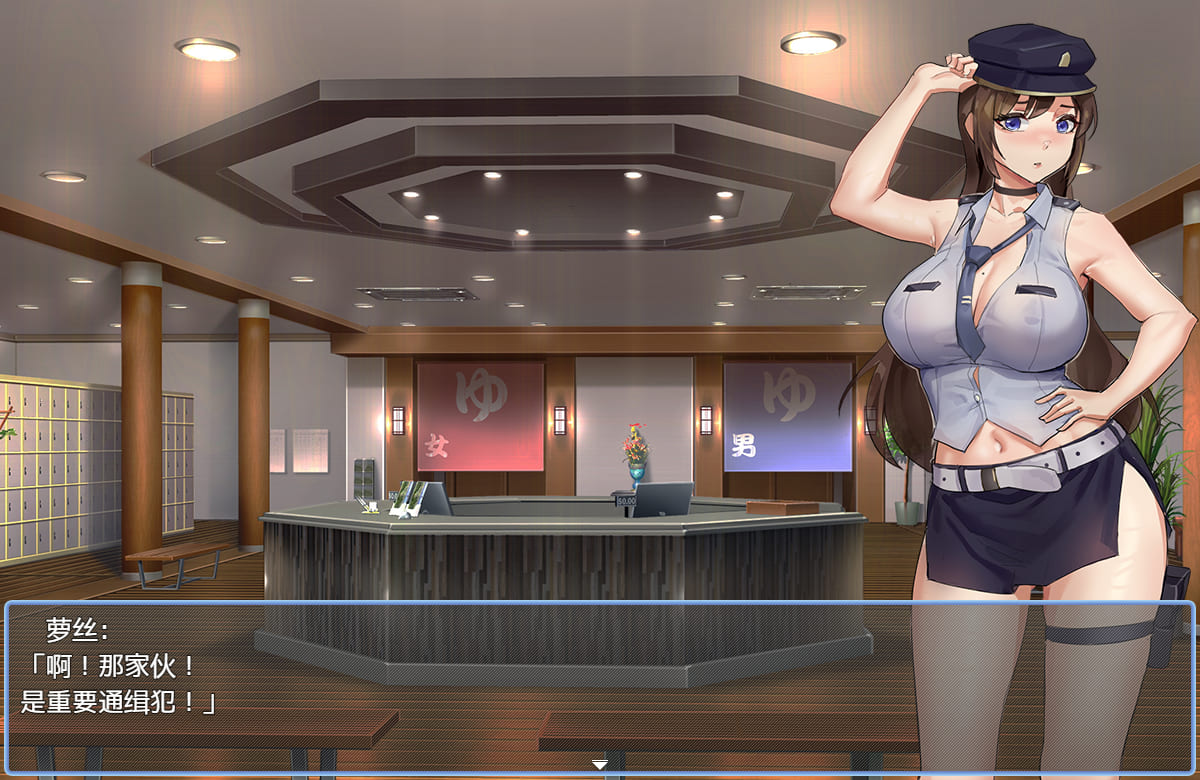Click the white continue arrow in dialogue box
The image size is (1200, 780).
pyautogui.click(x=600, y=765)
